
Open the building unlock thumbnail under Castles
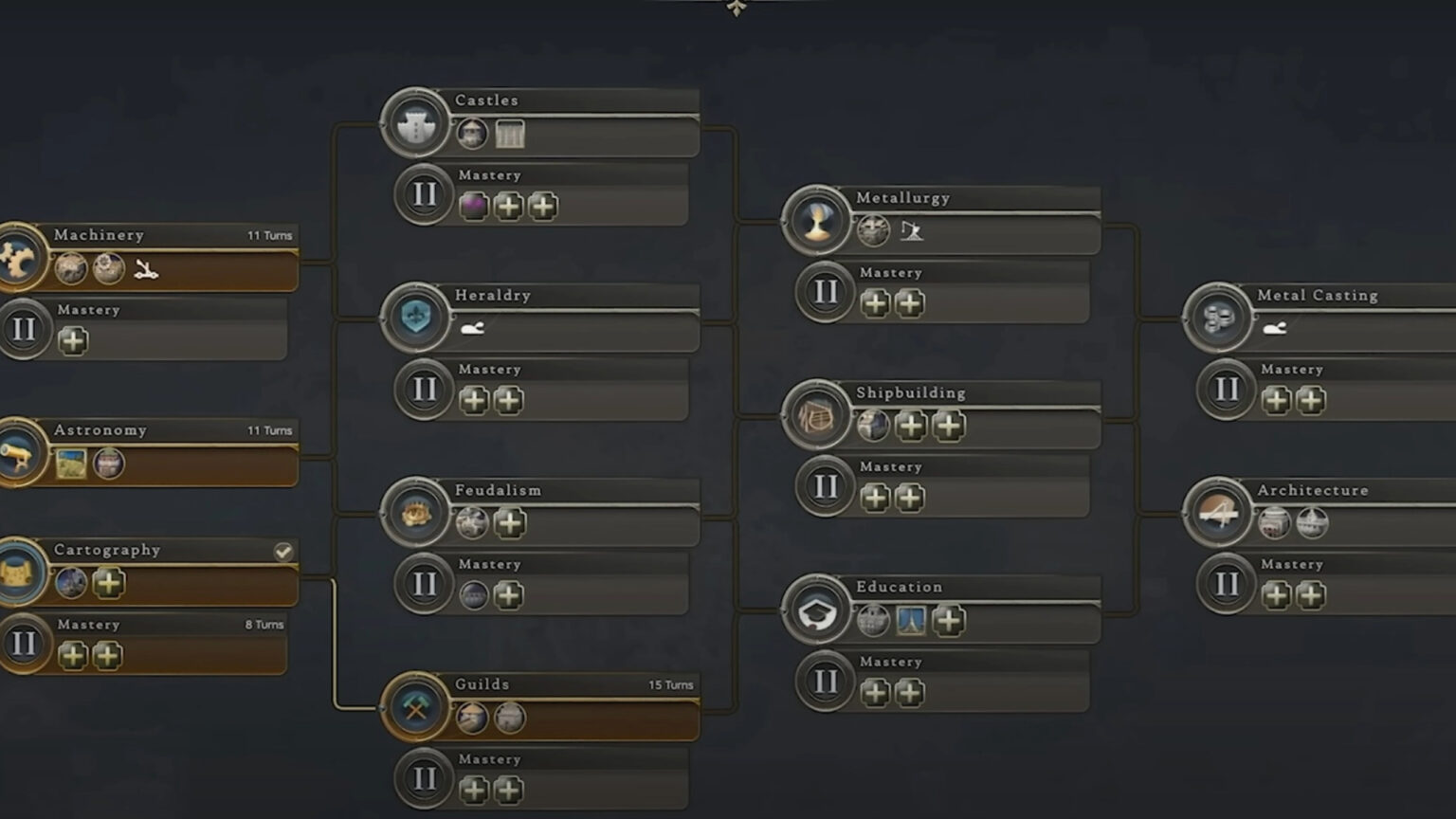point(509,135)
